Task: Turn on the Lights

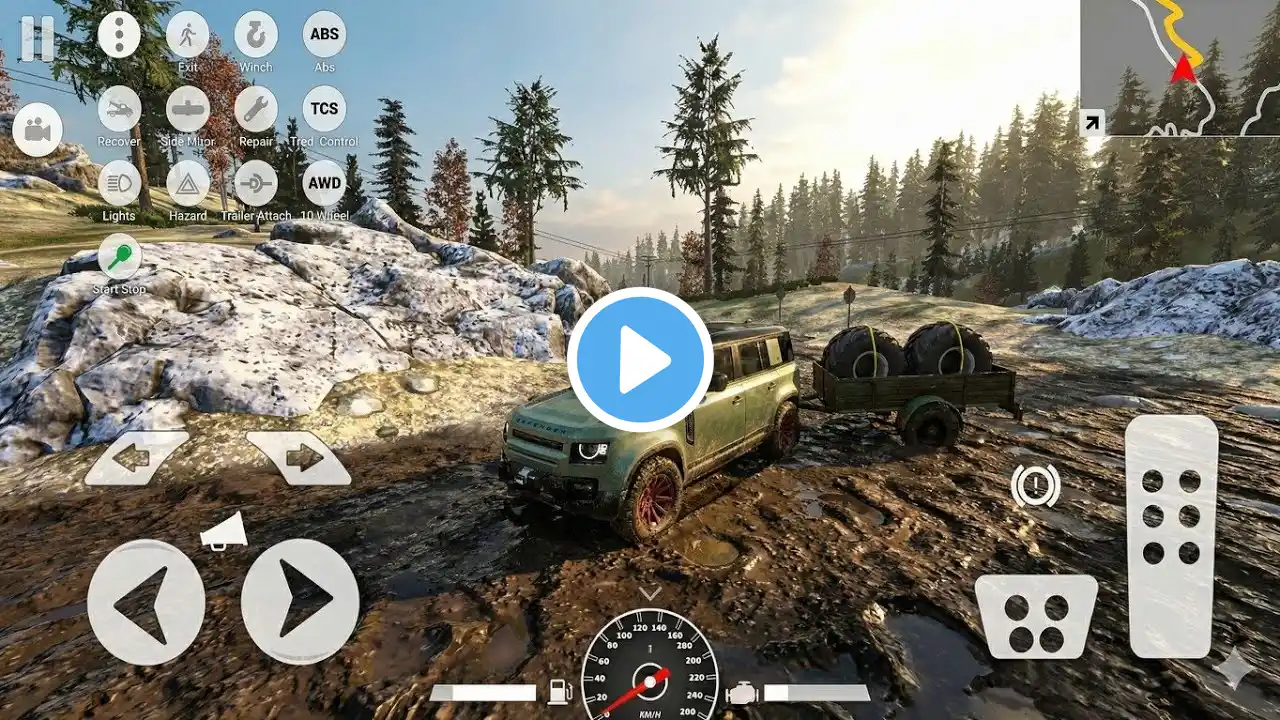Action: tap(119, 184)
